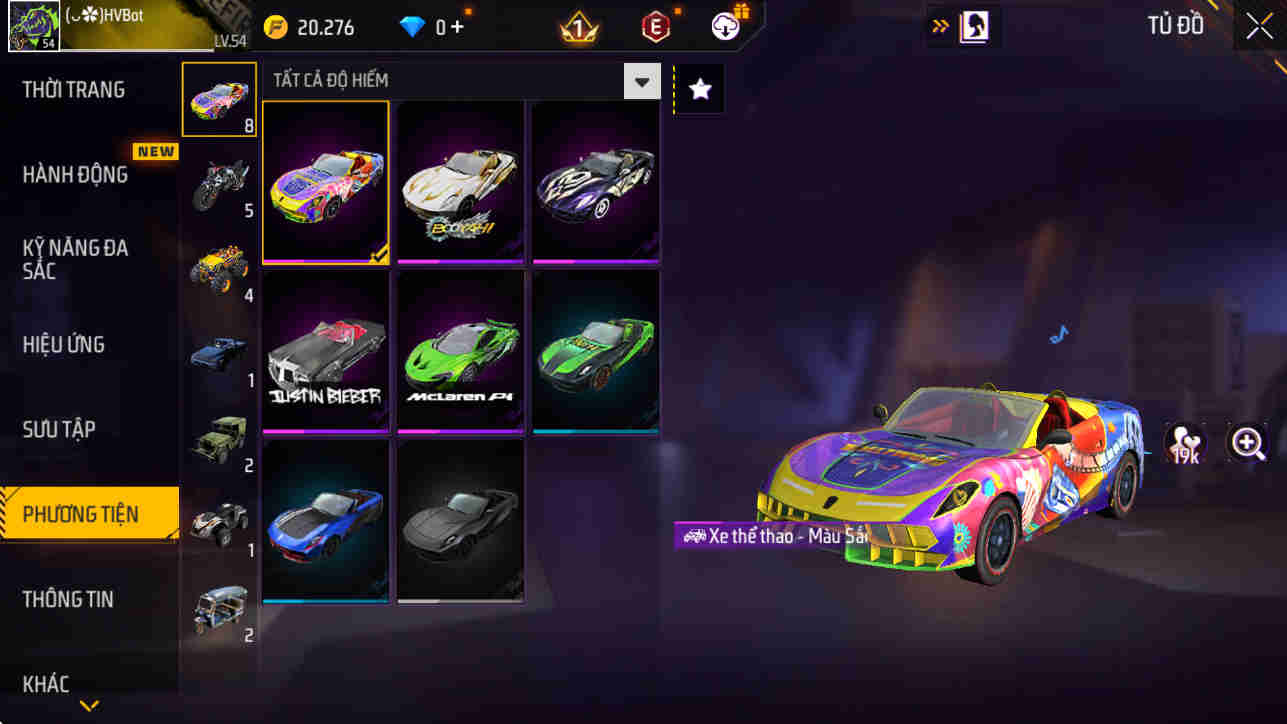Image resolution: width=1287 pixels, height=724 pixels.
Task: Open the TẤT CẢ ĐỘ HIẾM rarity dropdown
Action: click(x=641, y=80)
